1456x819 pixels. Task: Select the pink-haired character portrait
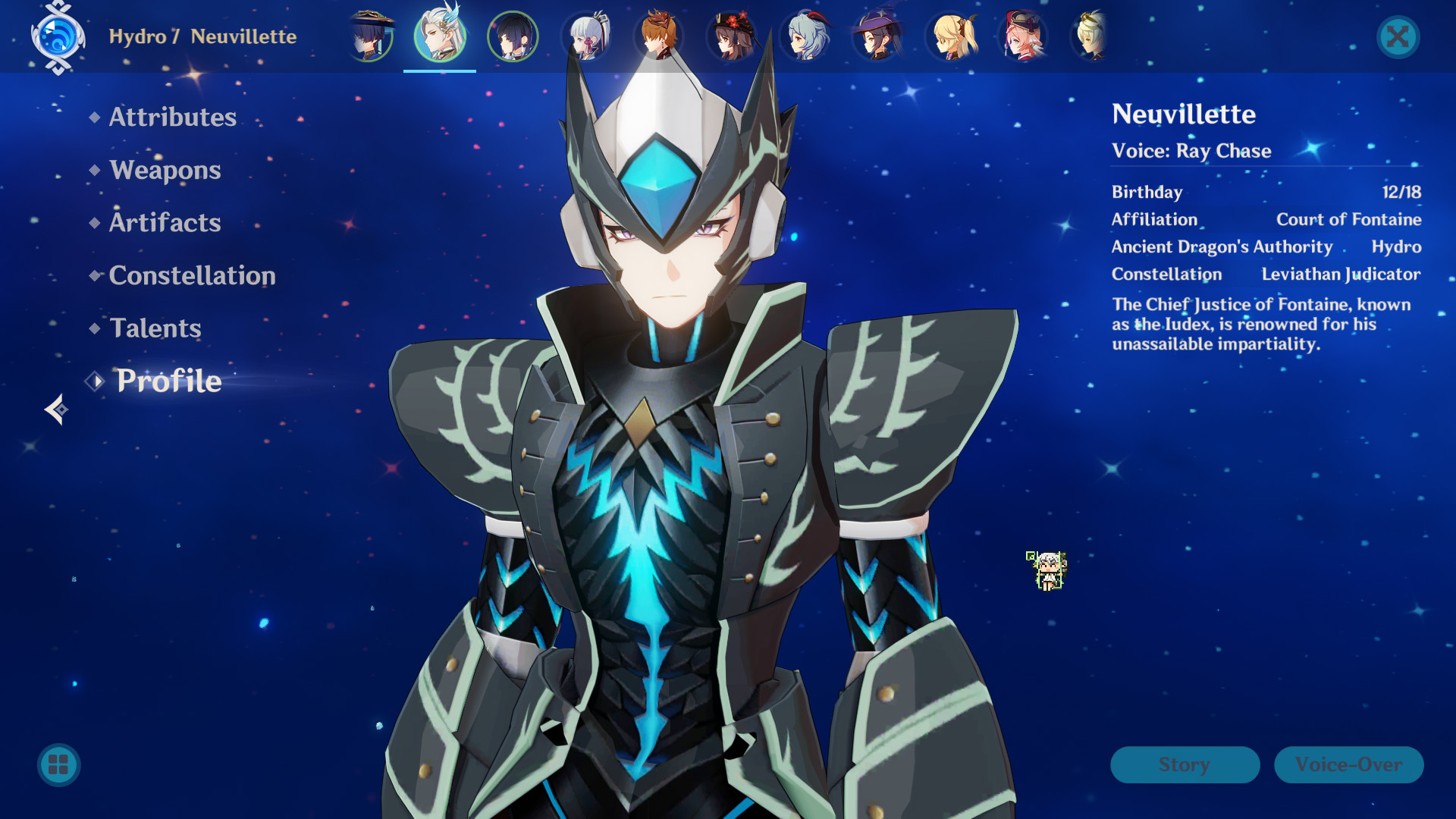click(x=1023, y=36)
